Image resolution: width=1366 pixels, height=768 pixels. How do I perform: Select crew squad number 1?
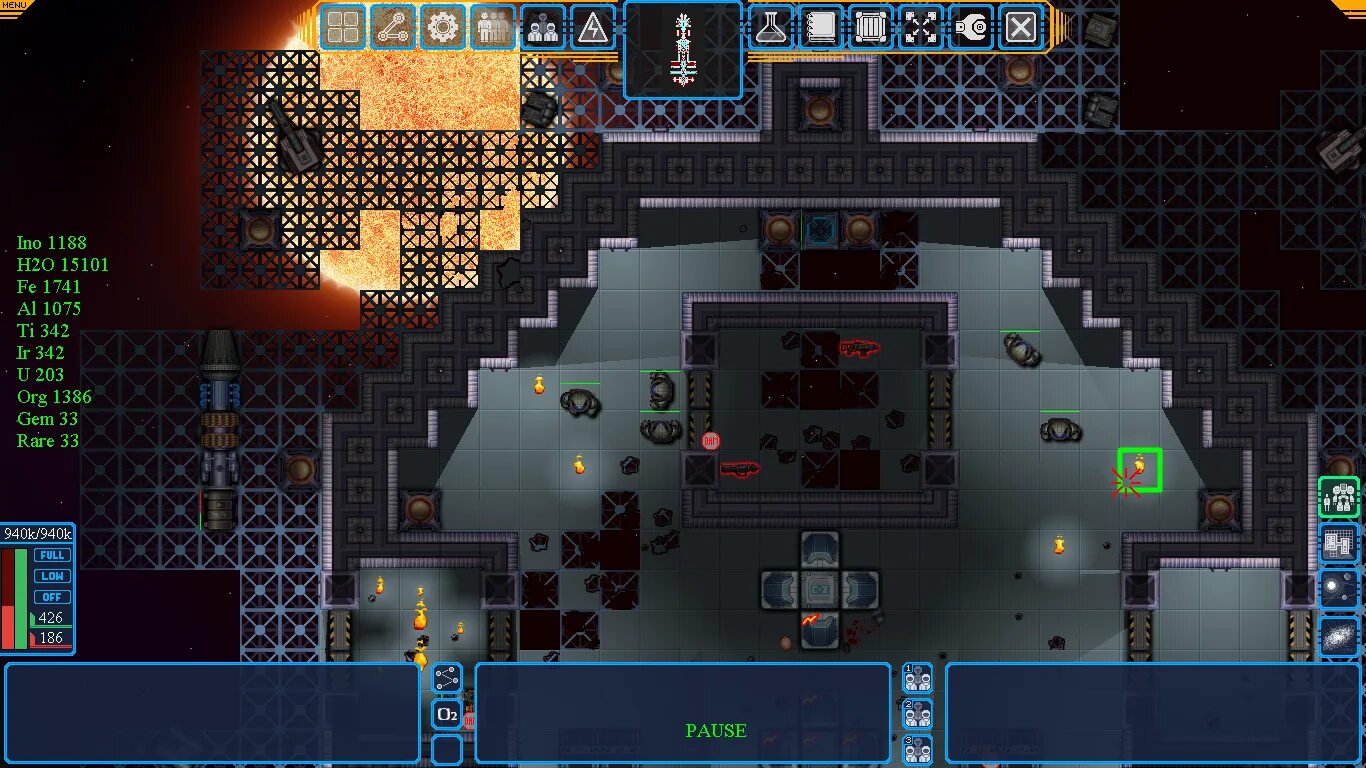[917, 678]
